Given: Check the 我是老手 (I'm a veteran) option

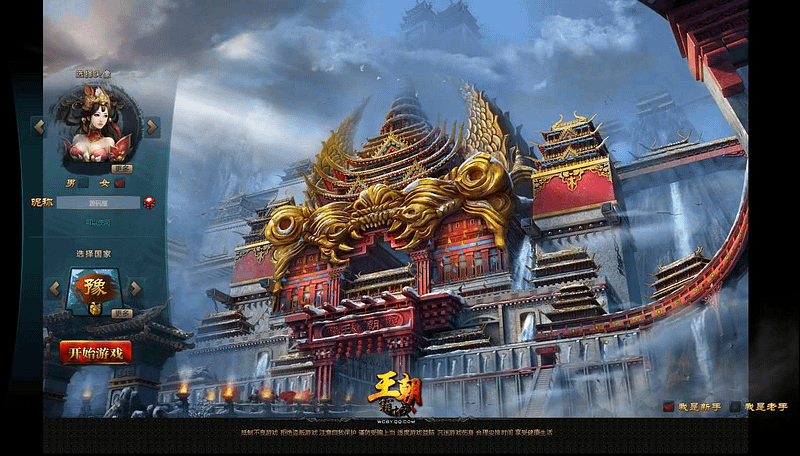Looking at the screenshot, I should (x=736, y=407).
